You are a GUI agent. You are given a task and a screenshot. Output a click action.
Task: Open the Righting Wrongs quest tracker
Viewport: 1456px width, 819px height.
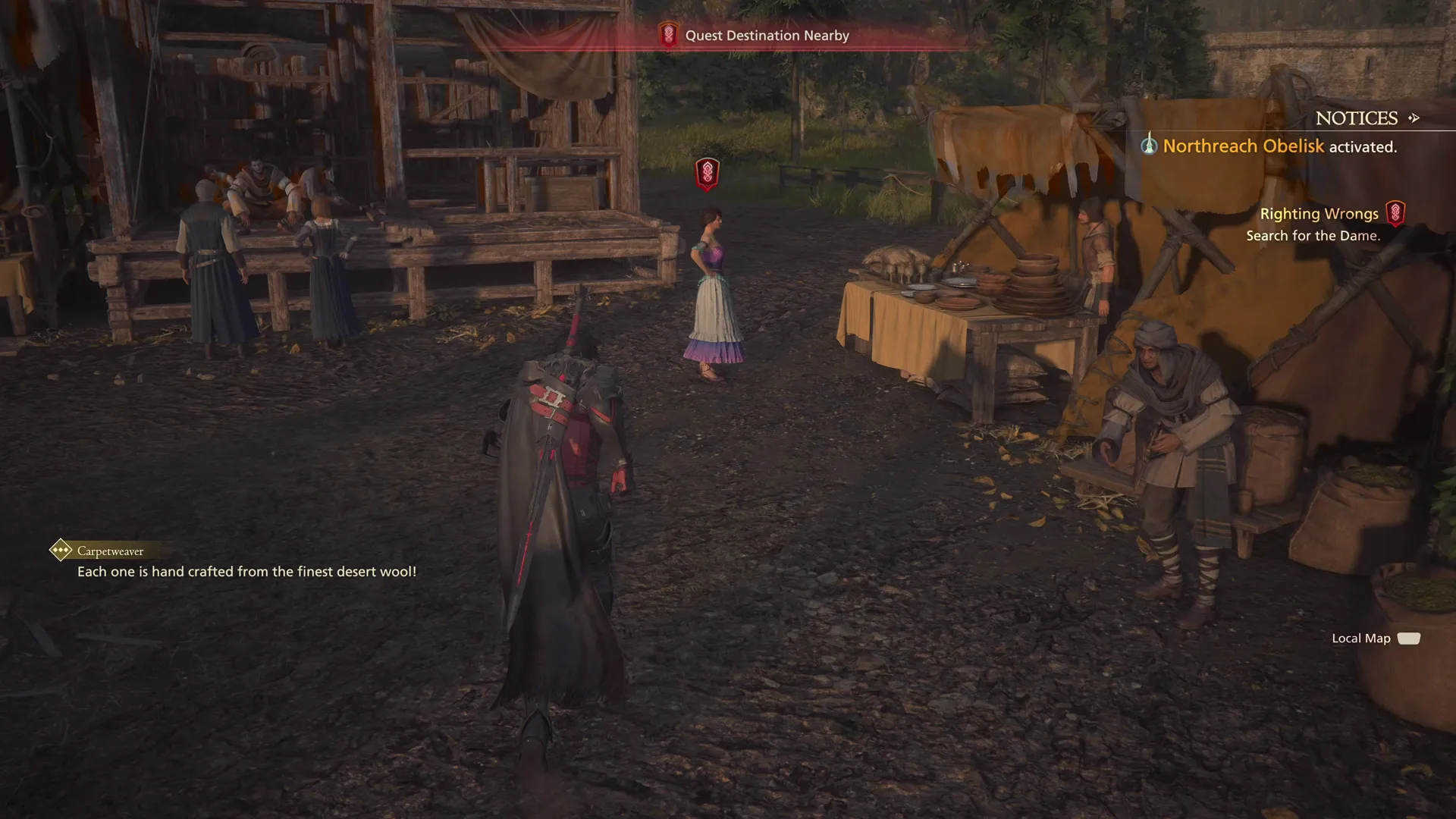[1319, 214]
